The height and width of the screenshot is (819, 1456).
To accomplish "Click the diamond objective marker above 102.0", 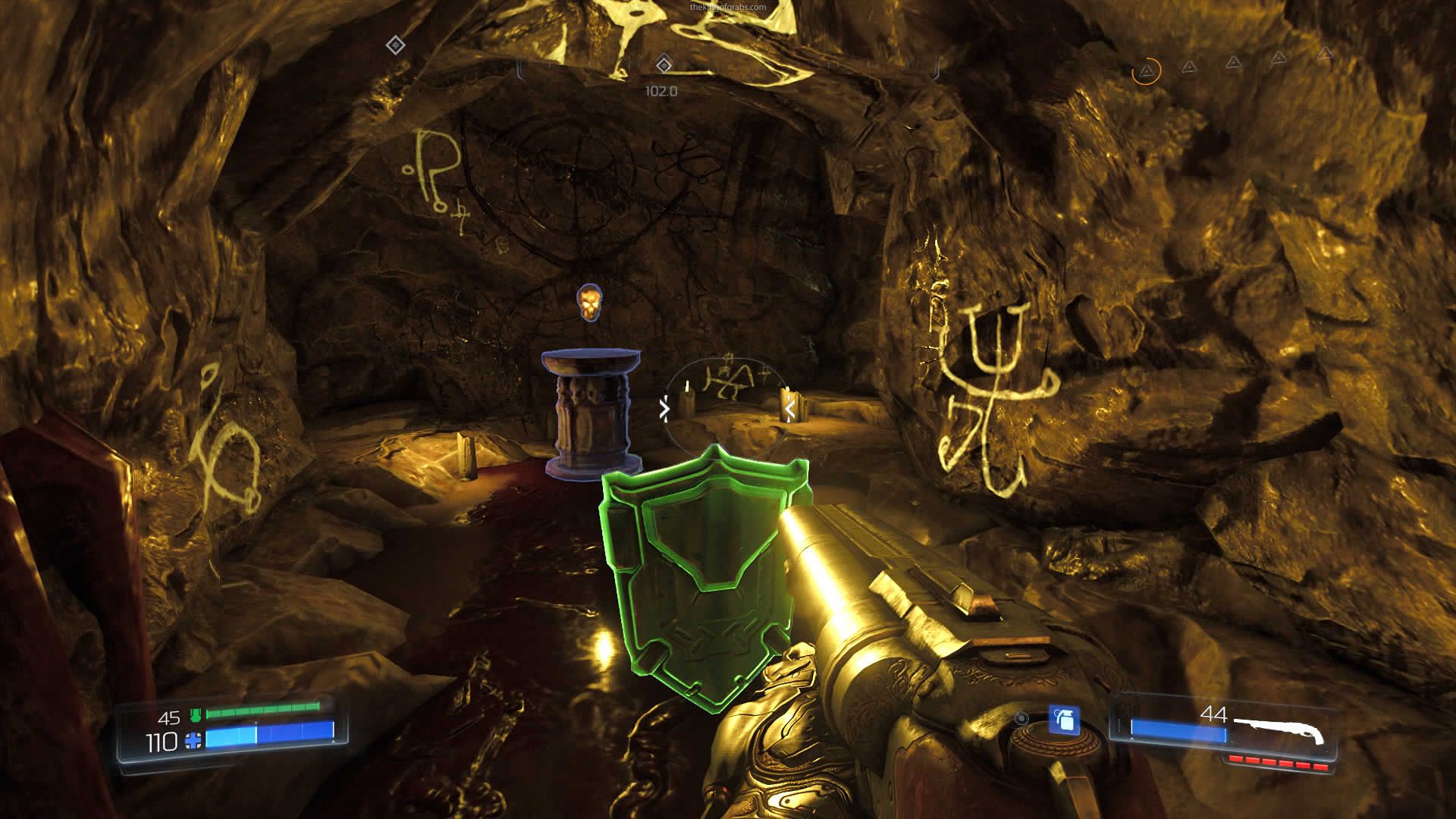I will point(664,65).
